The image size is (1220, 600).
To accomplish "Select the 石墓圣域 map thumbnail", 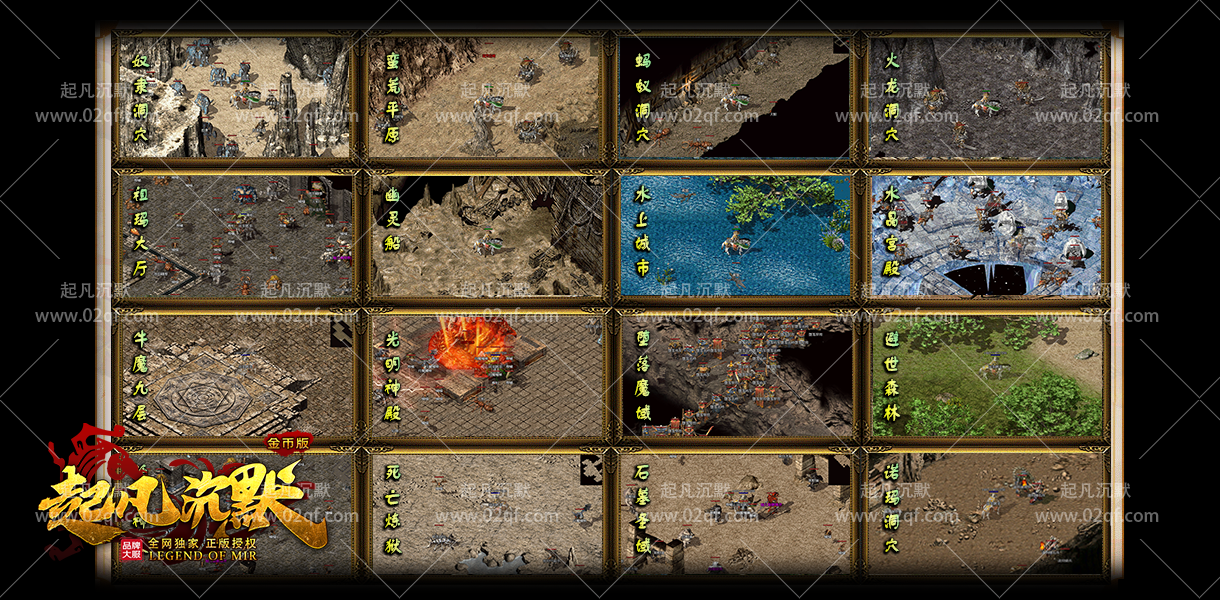I will click(735, 513).
